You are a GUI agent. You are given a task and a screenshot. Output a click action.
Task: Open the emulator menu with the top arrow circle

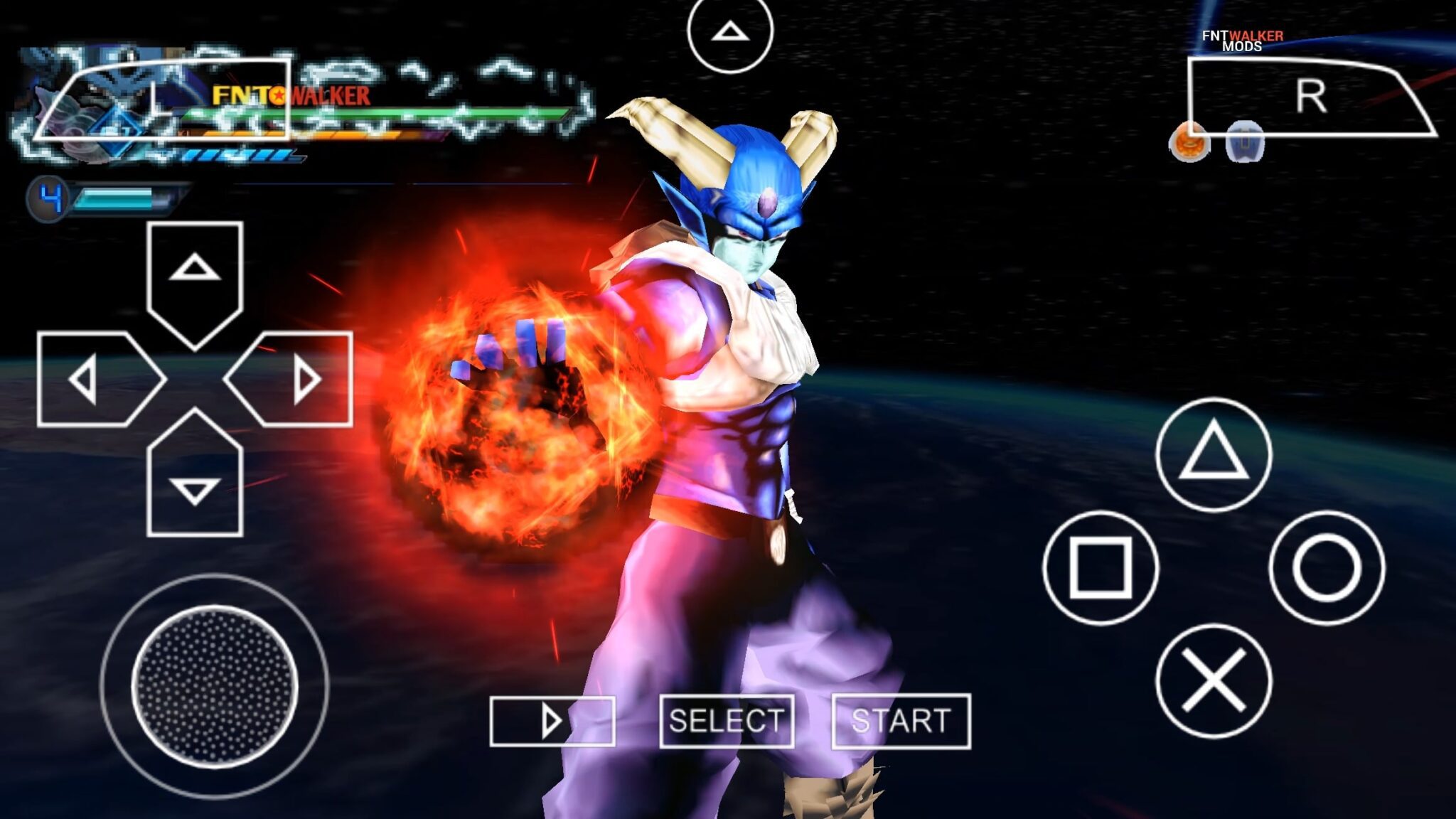coord(730,32)
